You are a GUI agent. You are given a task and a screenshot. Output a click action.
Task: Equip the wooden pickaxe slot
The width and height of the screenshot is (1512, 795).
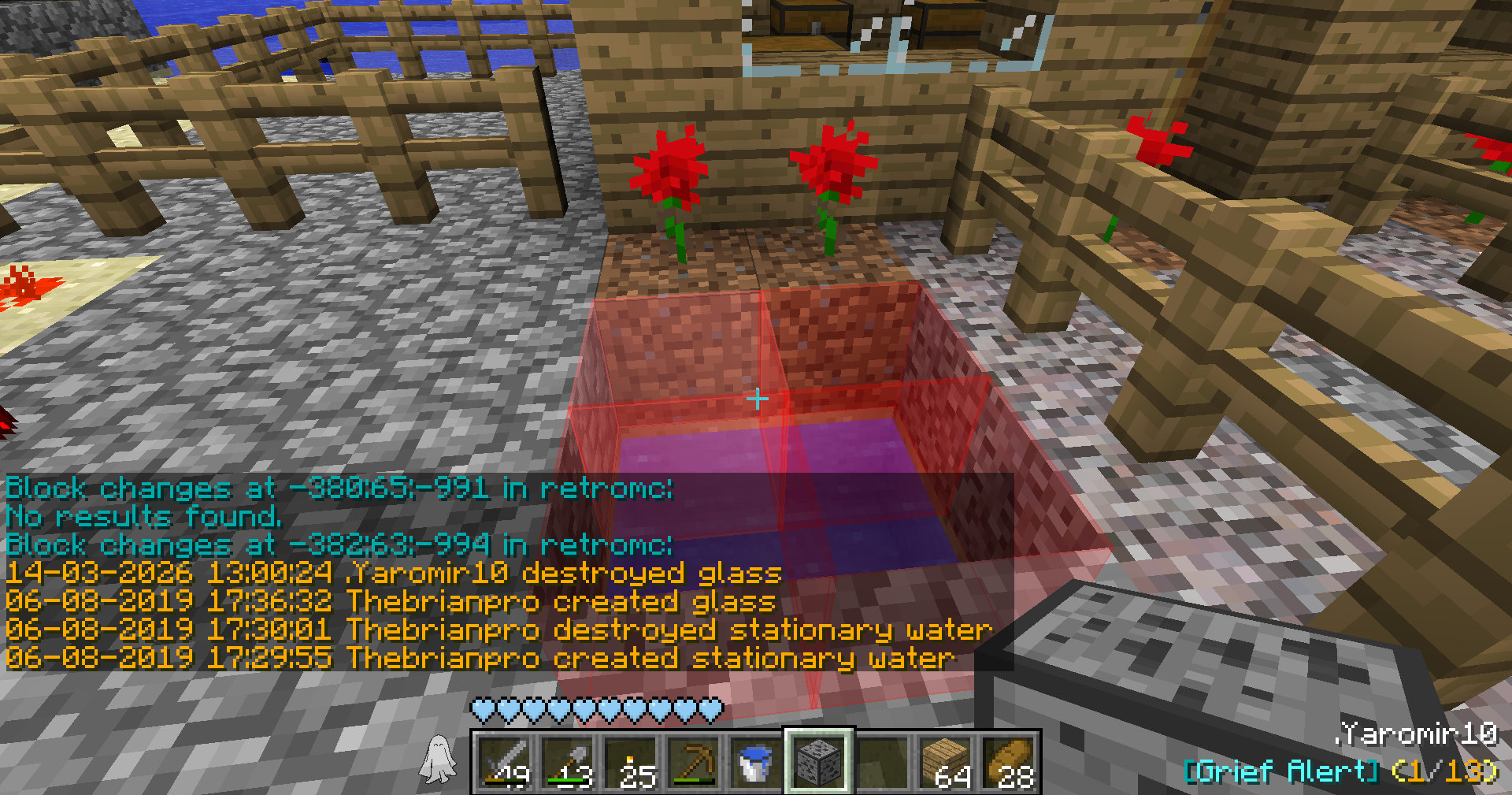point(694,762)
